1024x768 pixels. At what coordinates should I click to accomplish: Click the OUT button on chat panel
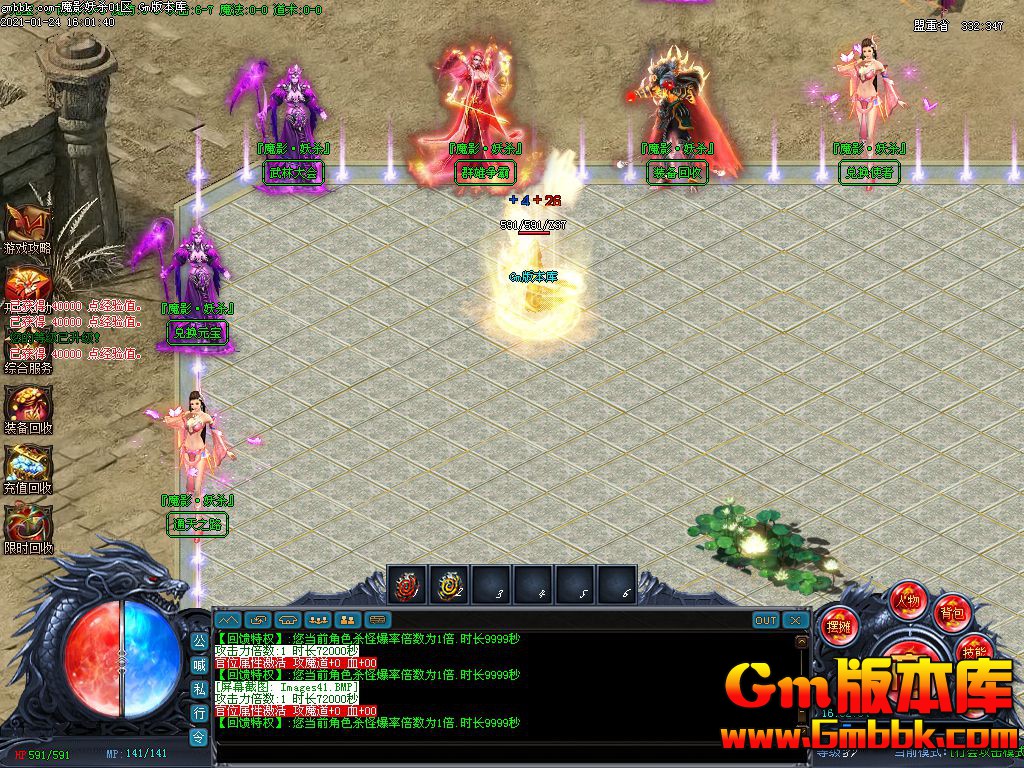click(x=766, y=620)
